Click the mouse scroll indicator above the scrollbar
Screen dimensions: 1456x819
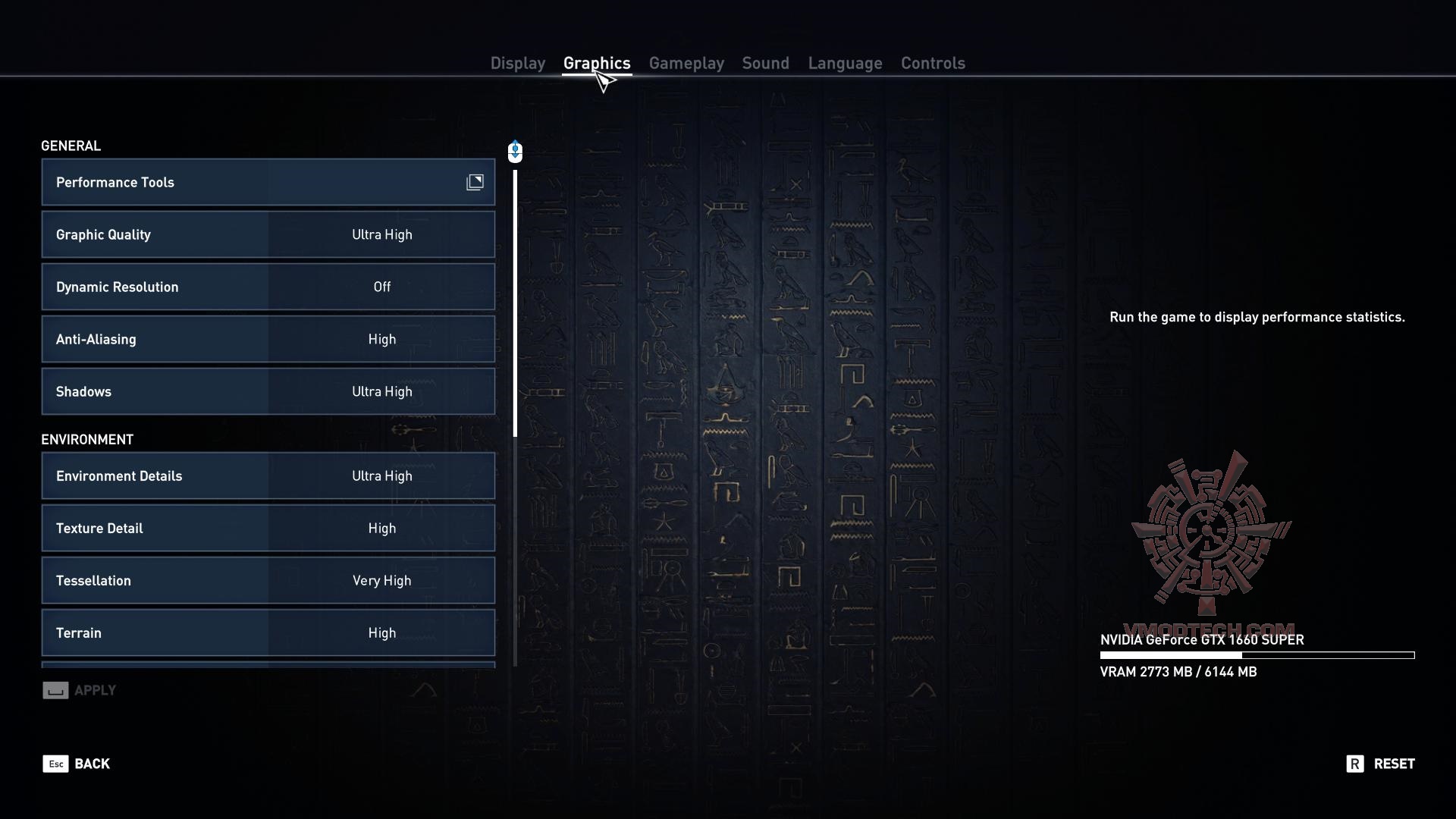tap(515, 152)
